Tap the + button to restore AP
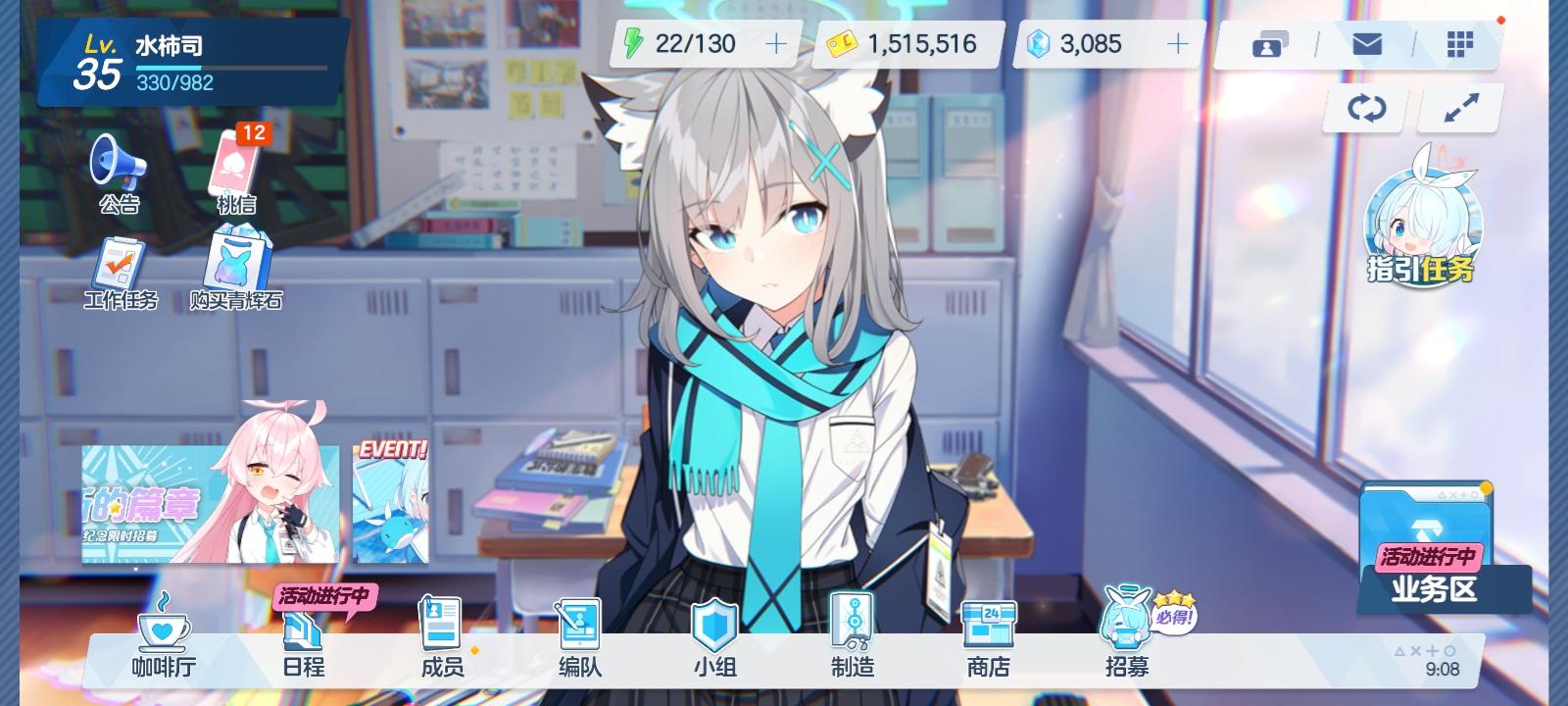 (775, 43)
